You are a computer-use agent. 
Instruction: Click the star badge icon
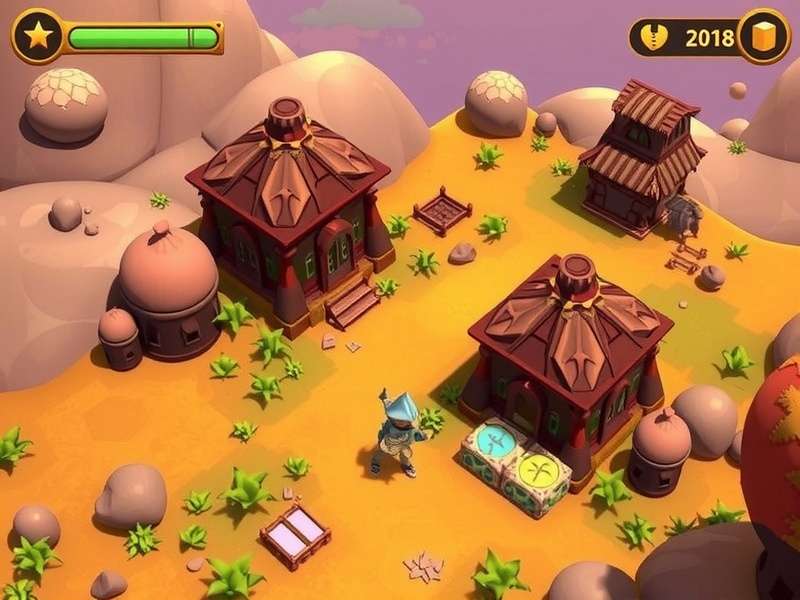pos(38,37)
